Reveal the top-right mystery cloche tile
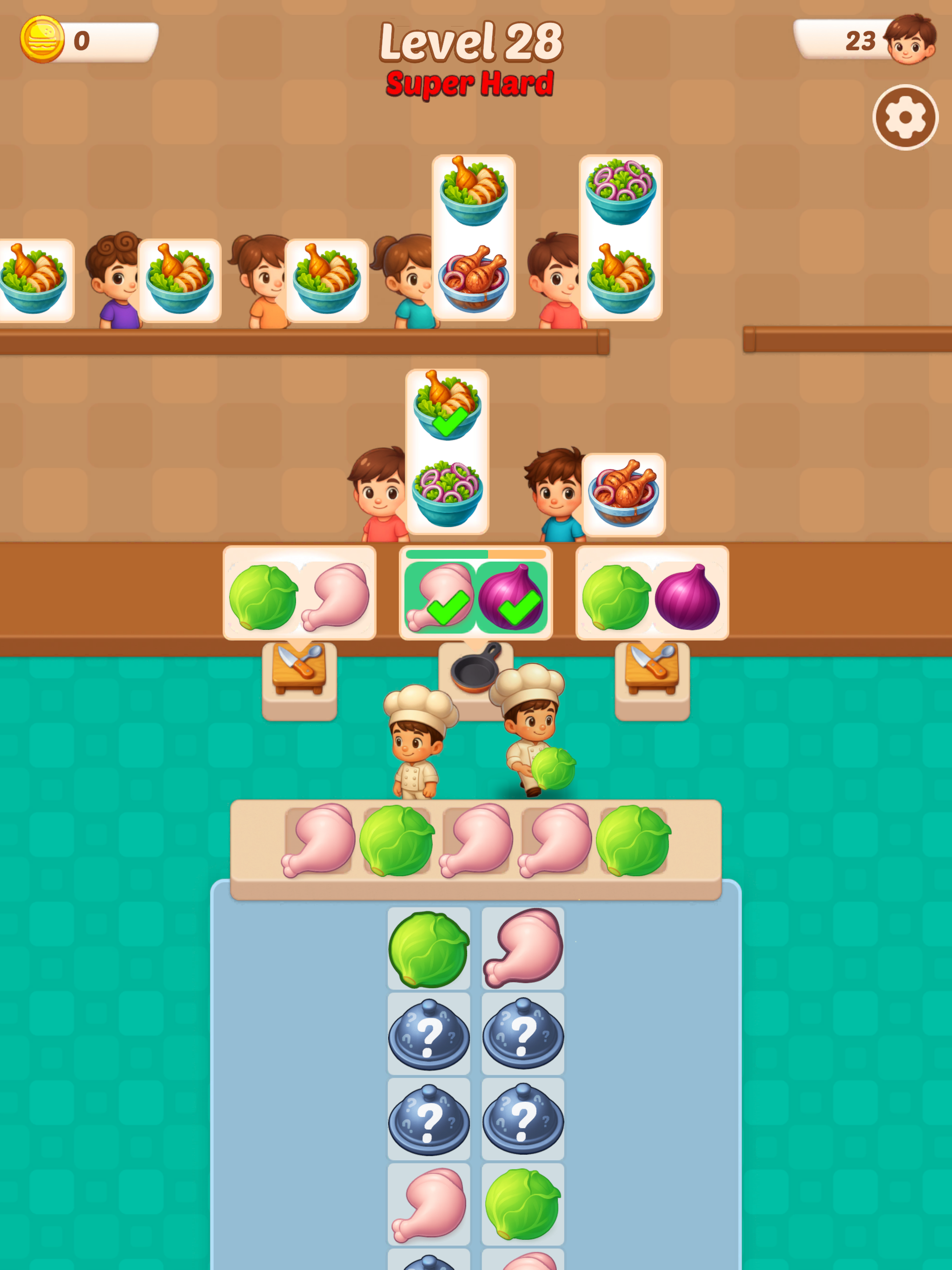This screenshot has width=952, height=1270. coord(522,1036)
